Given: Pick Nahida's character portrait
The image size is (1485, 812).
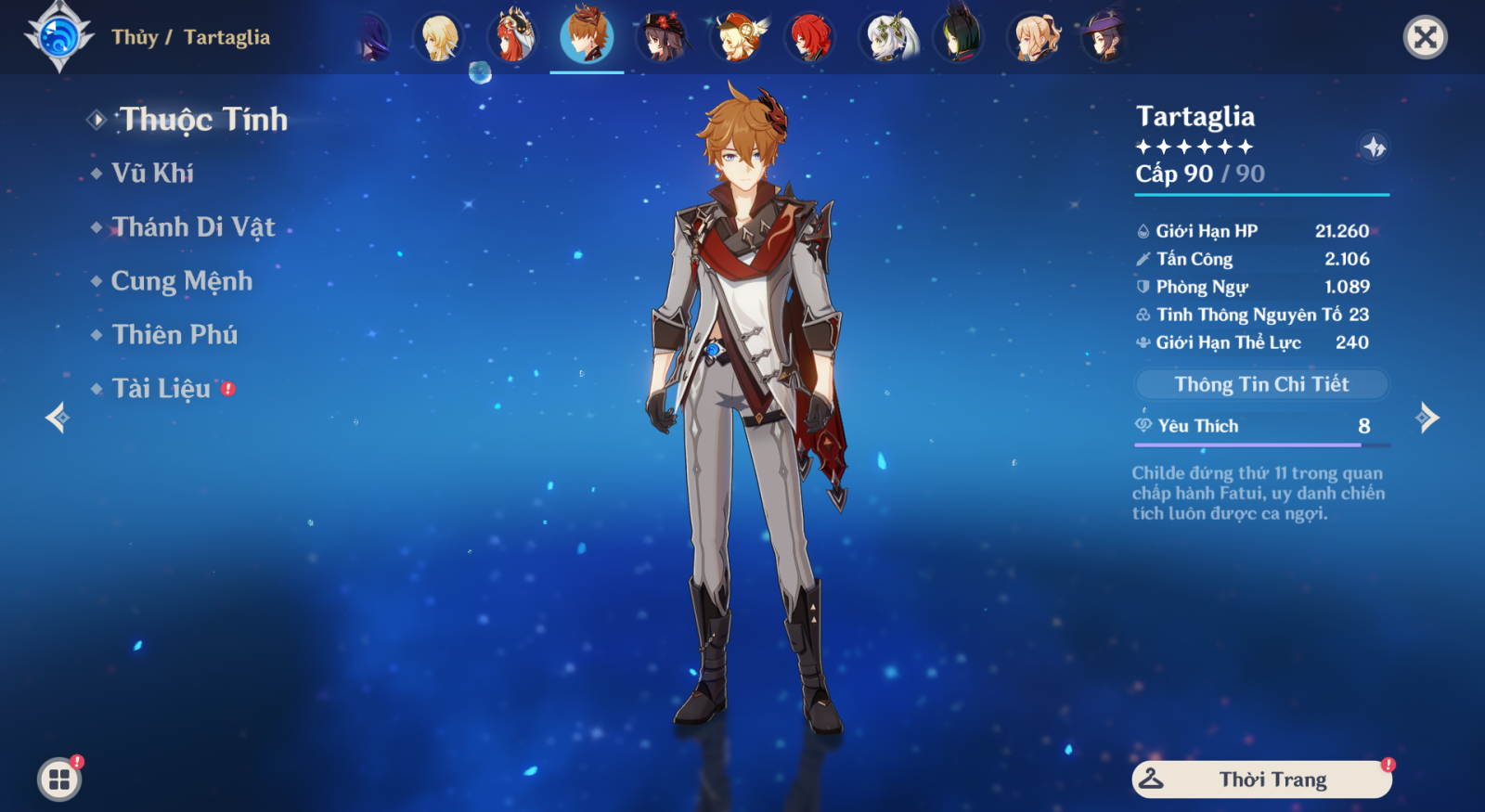Looking at the screenshot, I should click(887, 37).
